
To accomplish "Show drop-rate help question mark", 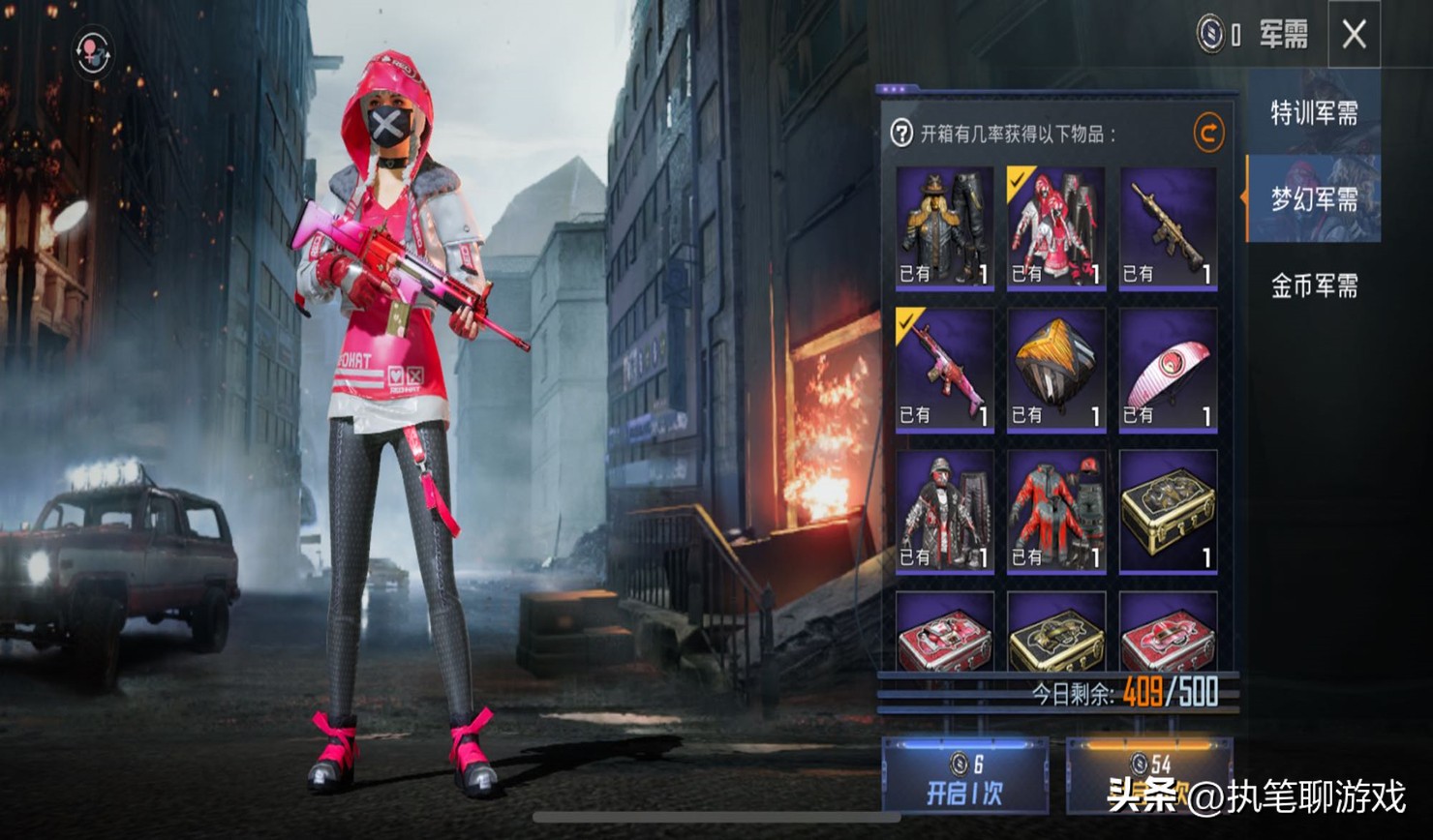I will [x=901, y=134].
